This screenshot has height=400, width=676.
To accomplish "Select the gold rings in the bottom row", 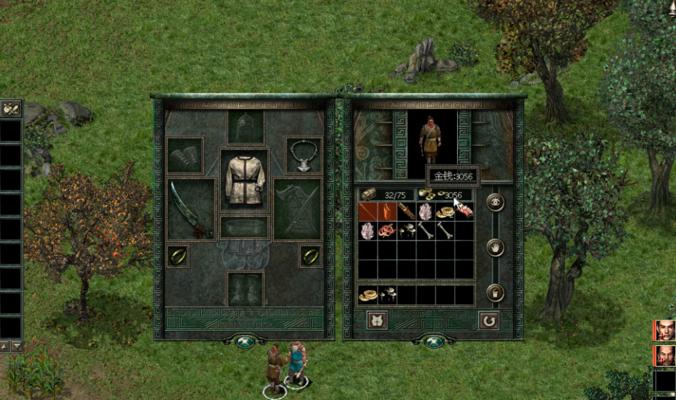I will (368, 295).
